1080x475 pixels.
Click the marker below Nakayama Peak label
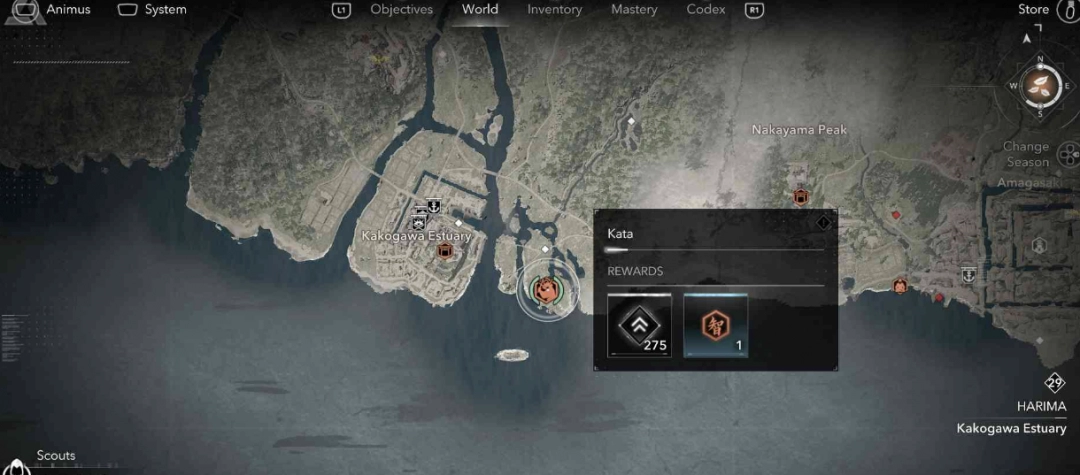pos(800,197)
